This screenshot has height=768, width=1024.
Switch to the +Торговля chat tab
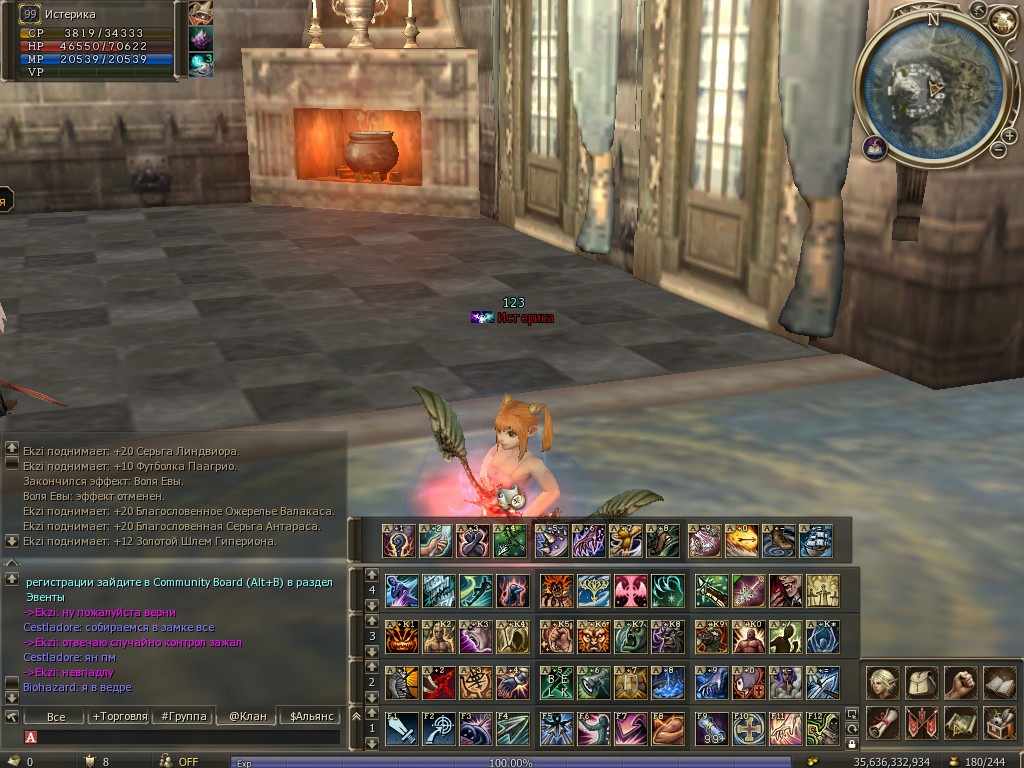point(119,716)
